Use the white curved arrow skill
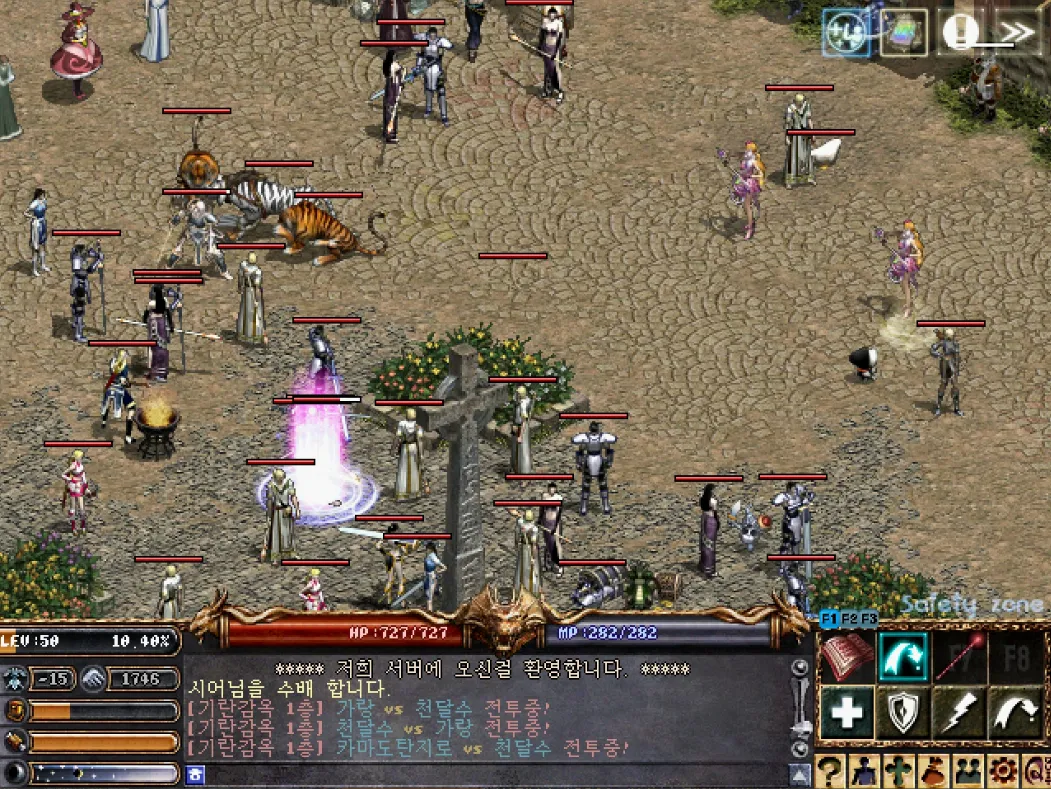This screenshot has height=789, width=1051. (x=1015, y=713)
